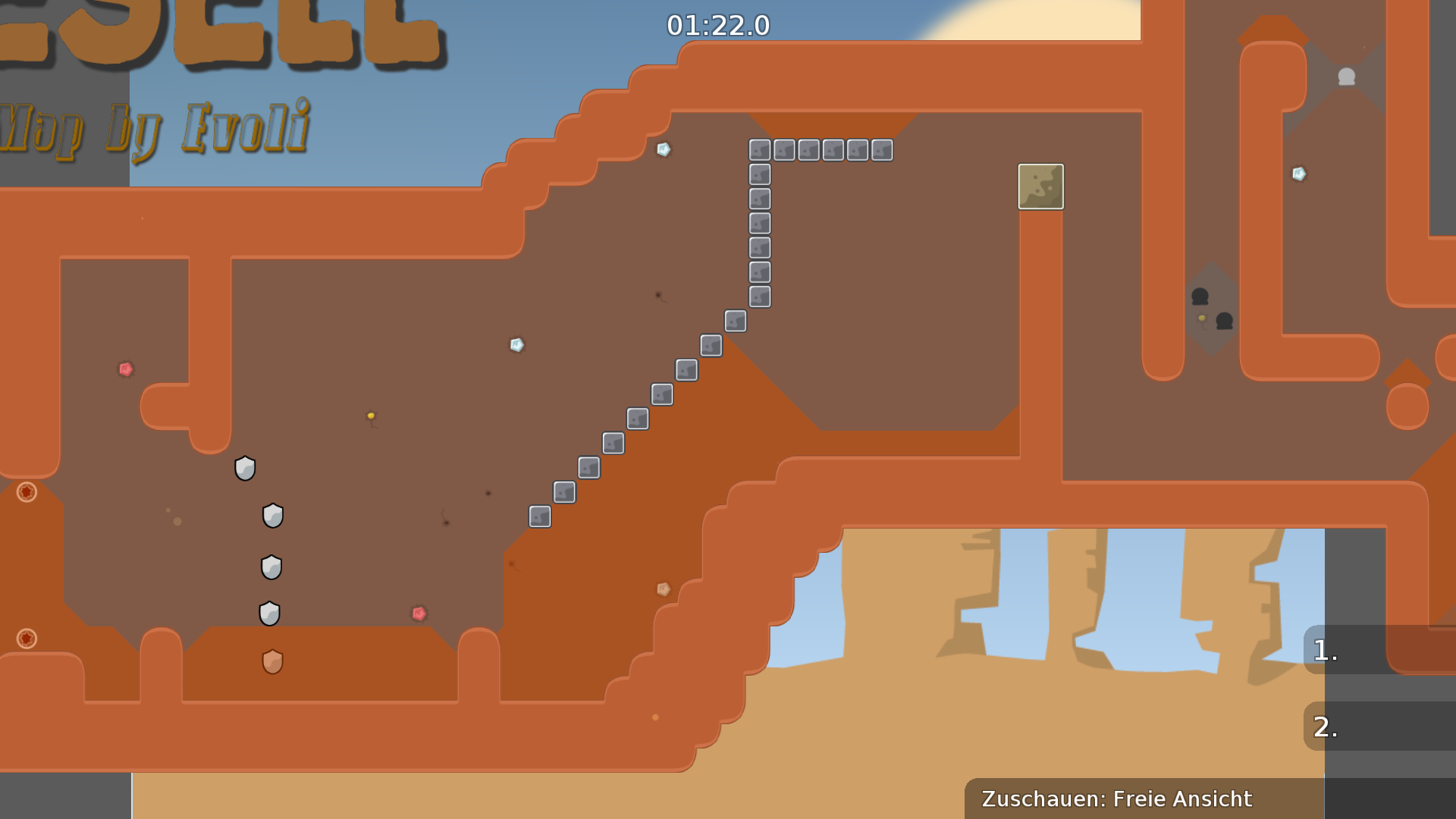The height and width of the screenshot is (819, 1456).
Task: Click the red spiked emblem on the far-left wall
Action: point(28,493)
